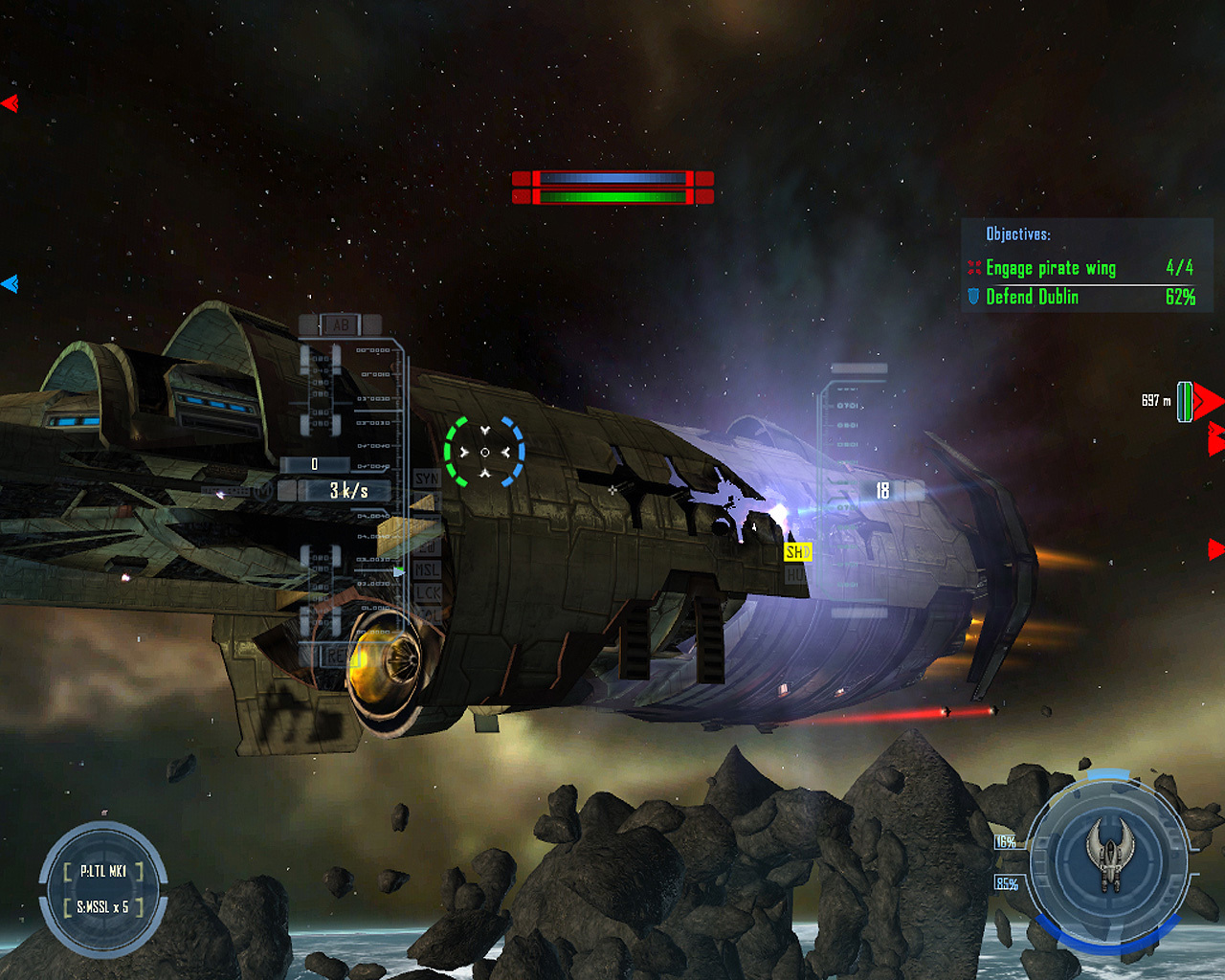The image size is (1225, 980).
Task: Choose the P:LTL MK1 primary weapon
Action: [103, 871]
